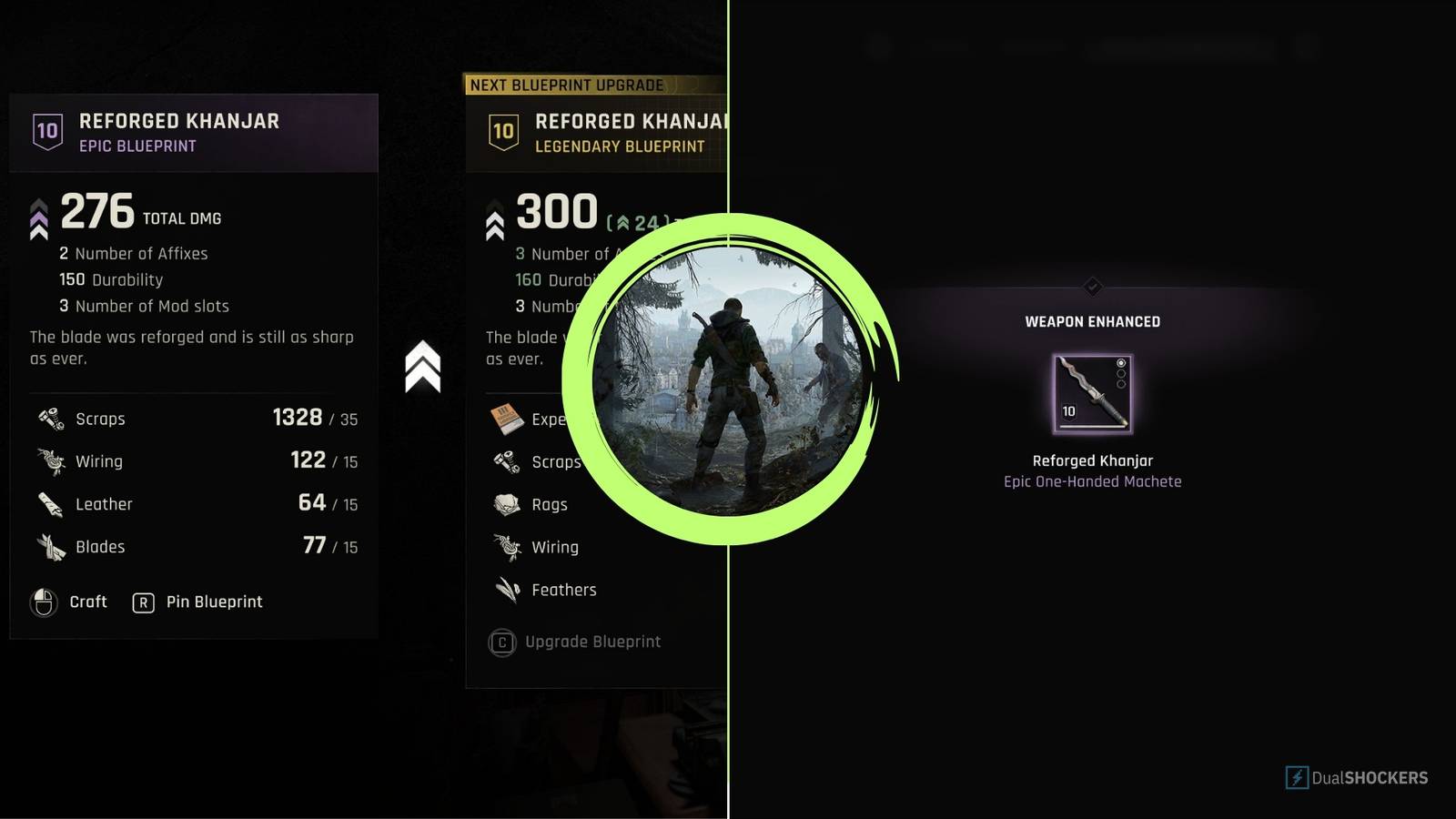The width and height of the screenshot is (1456, 819).
Task: Click the mouse Craft icon
Action: pyautogui.click(x=43, y=602)
